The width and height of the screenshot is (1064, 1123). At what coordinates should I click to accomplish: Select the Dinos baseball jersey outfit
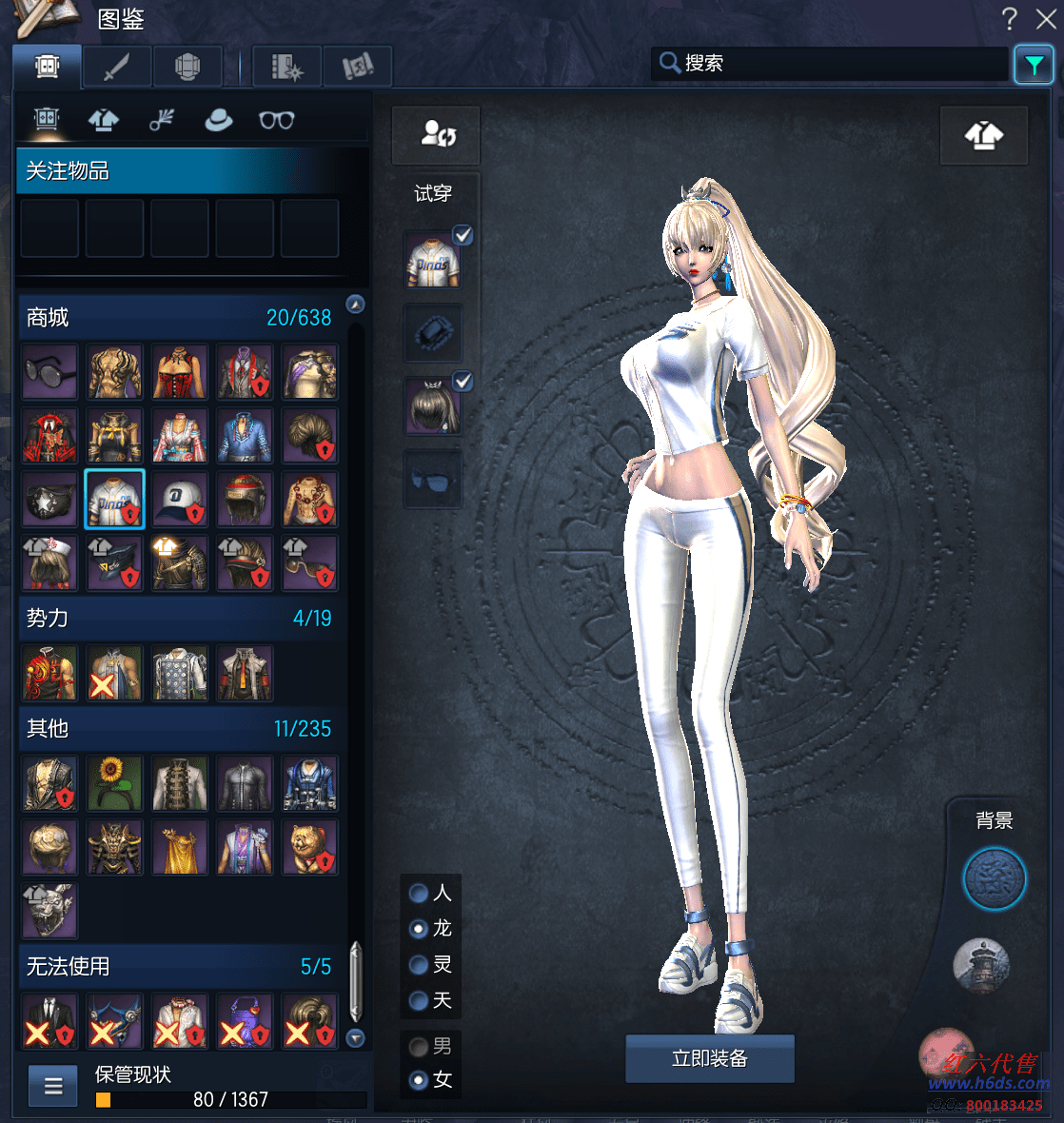click(x=114, y=499)
